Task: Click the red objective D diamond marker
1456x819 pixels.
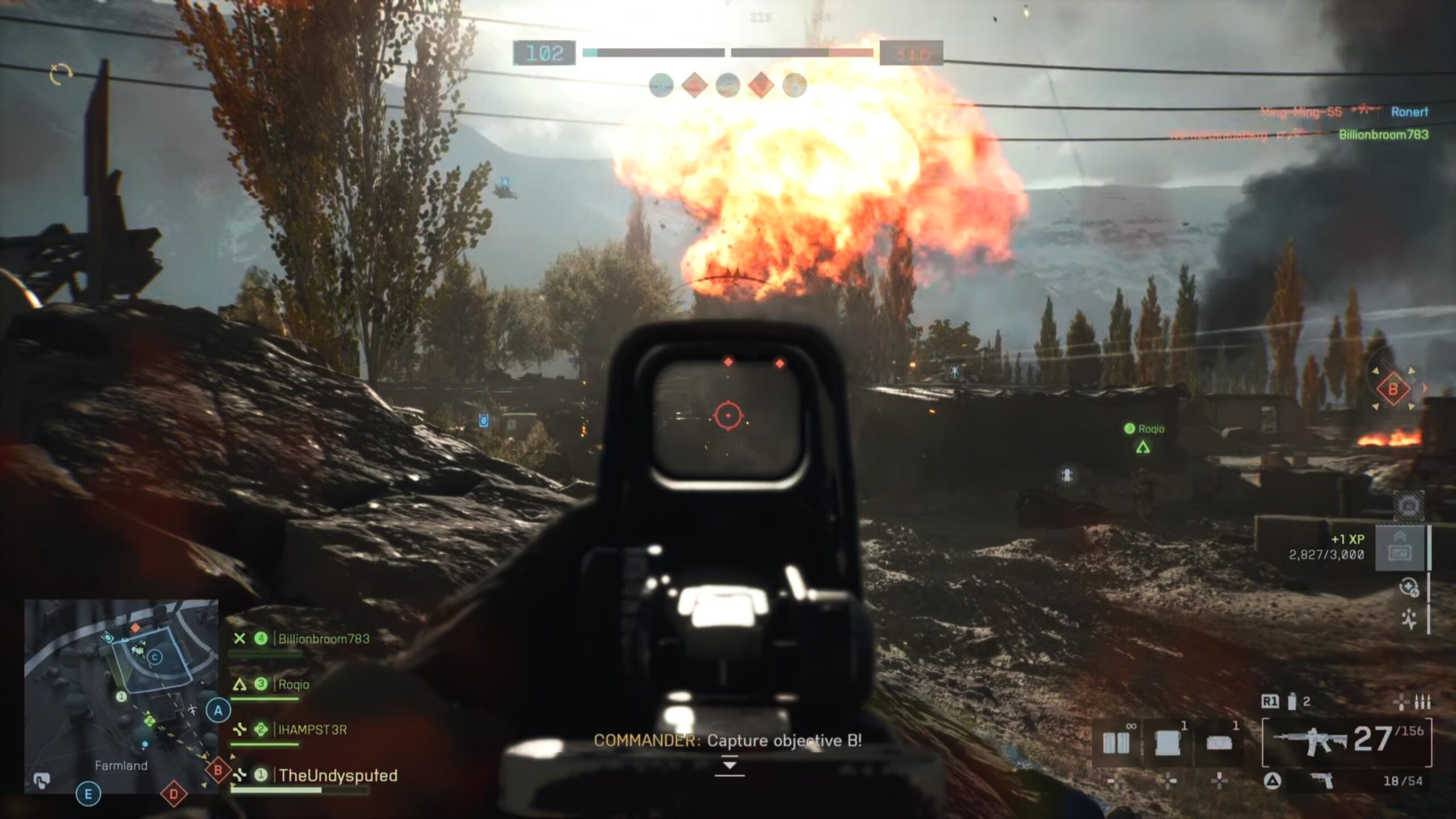Action: click(x=173, y=794)
